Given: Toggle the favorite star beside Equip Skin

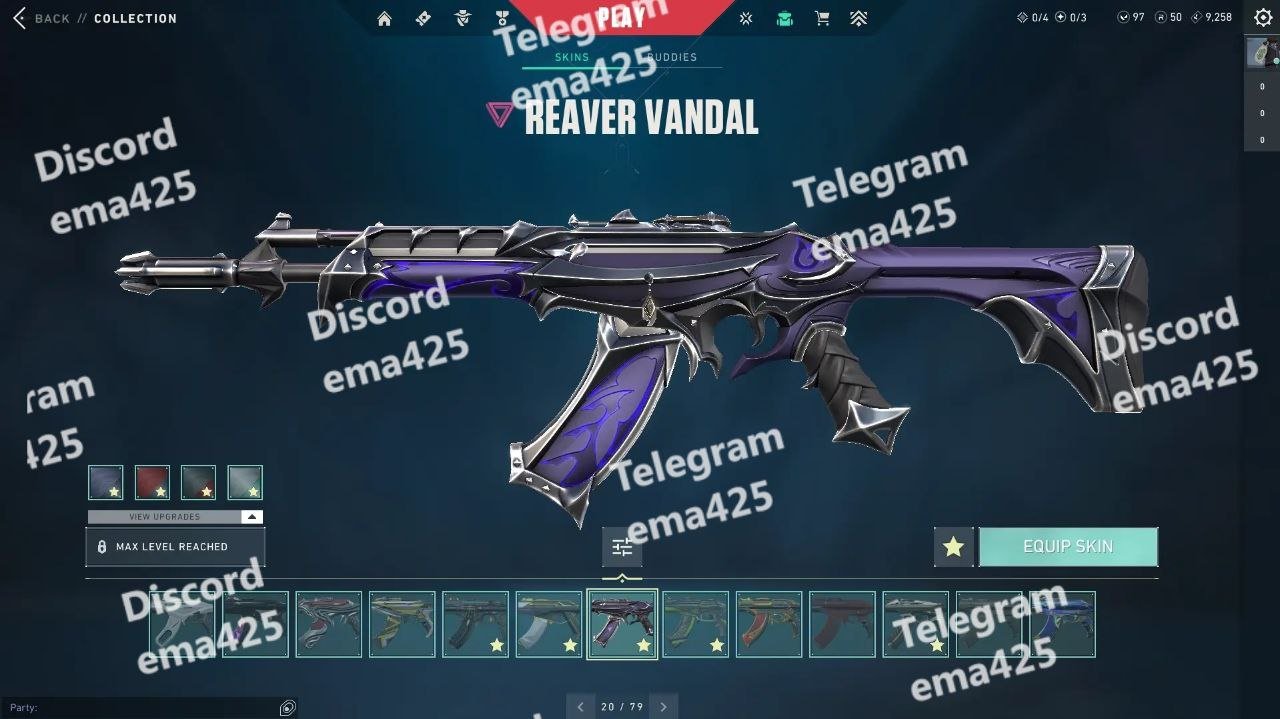Looking at the screenshot, I should pos(953,547).
